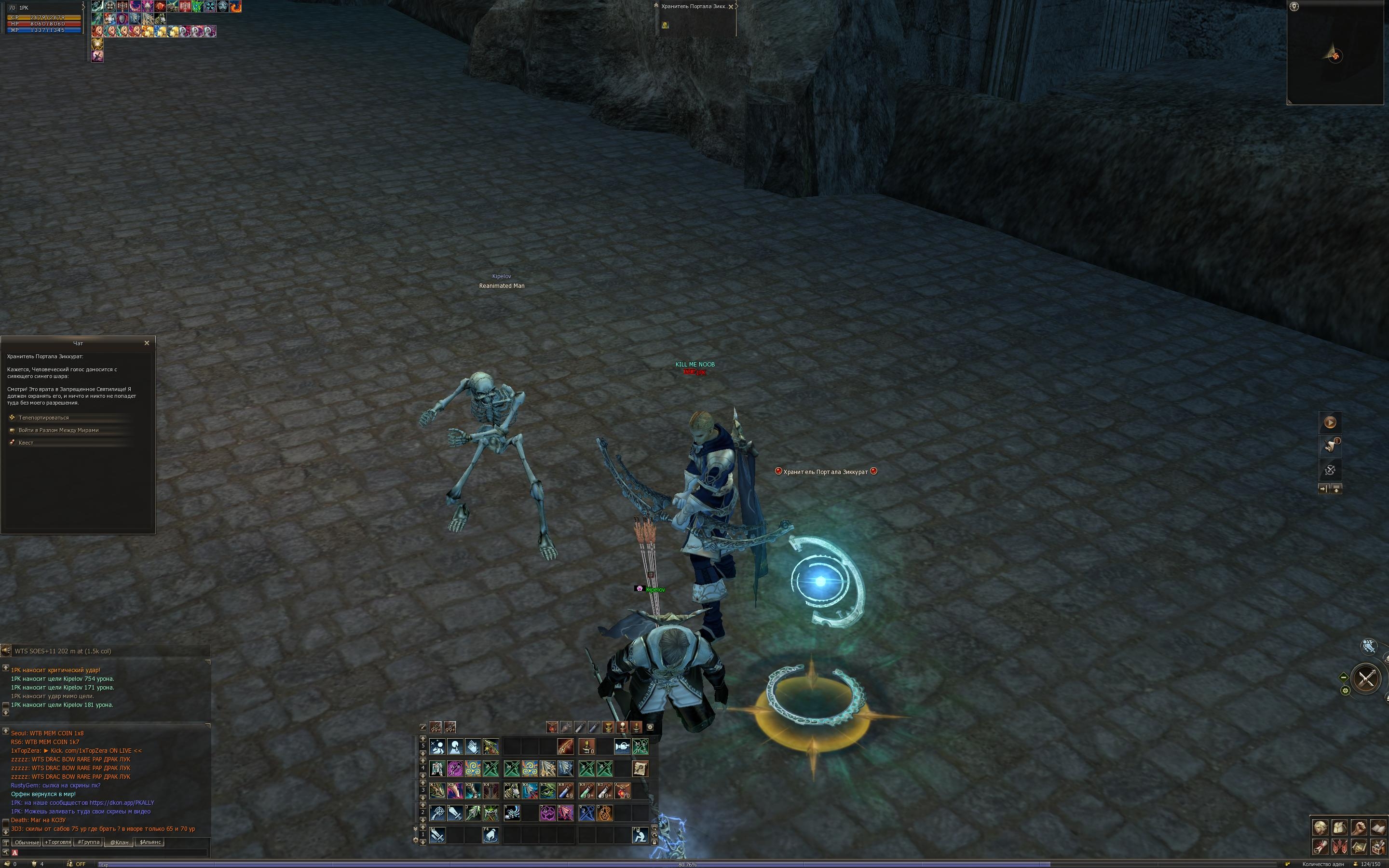This screenshot has width=1389, height=868.
Task: Switch to the Обычные chat tab
Action: [27, 842]
